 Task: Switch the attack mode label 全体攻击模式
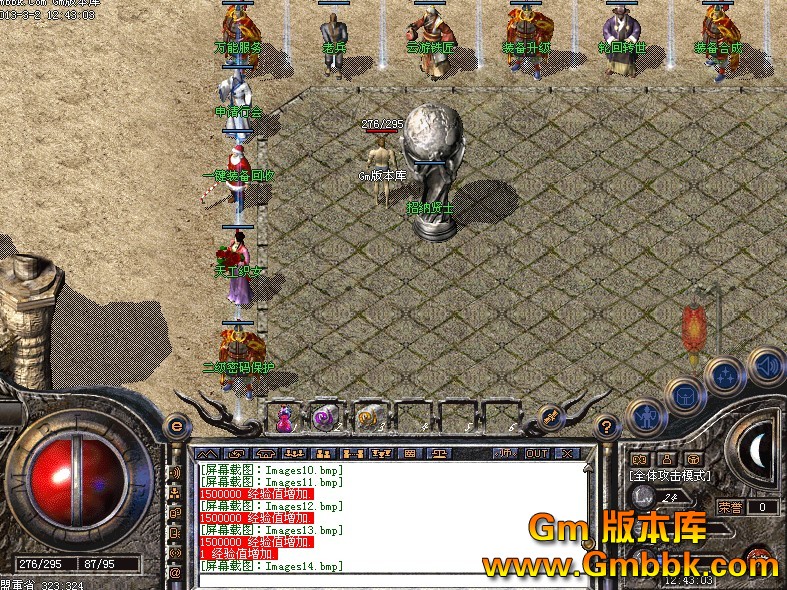pyautogui.click(x=669, y=475)
